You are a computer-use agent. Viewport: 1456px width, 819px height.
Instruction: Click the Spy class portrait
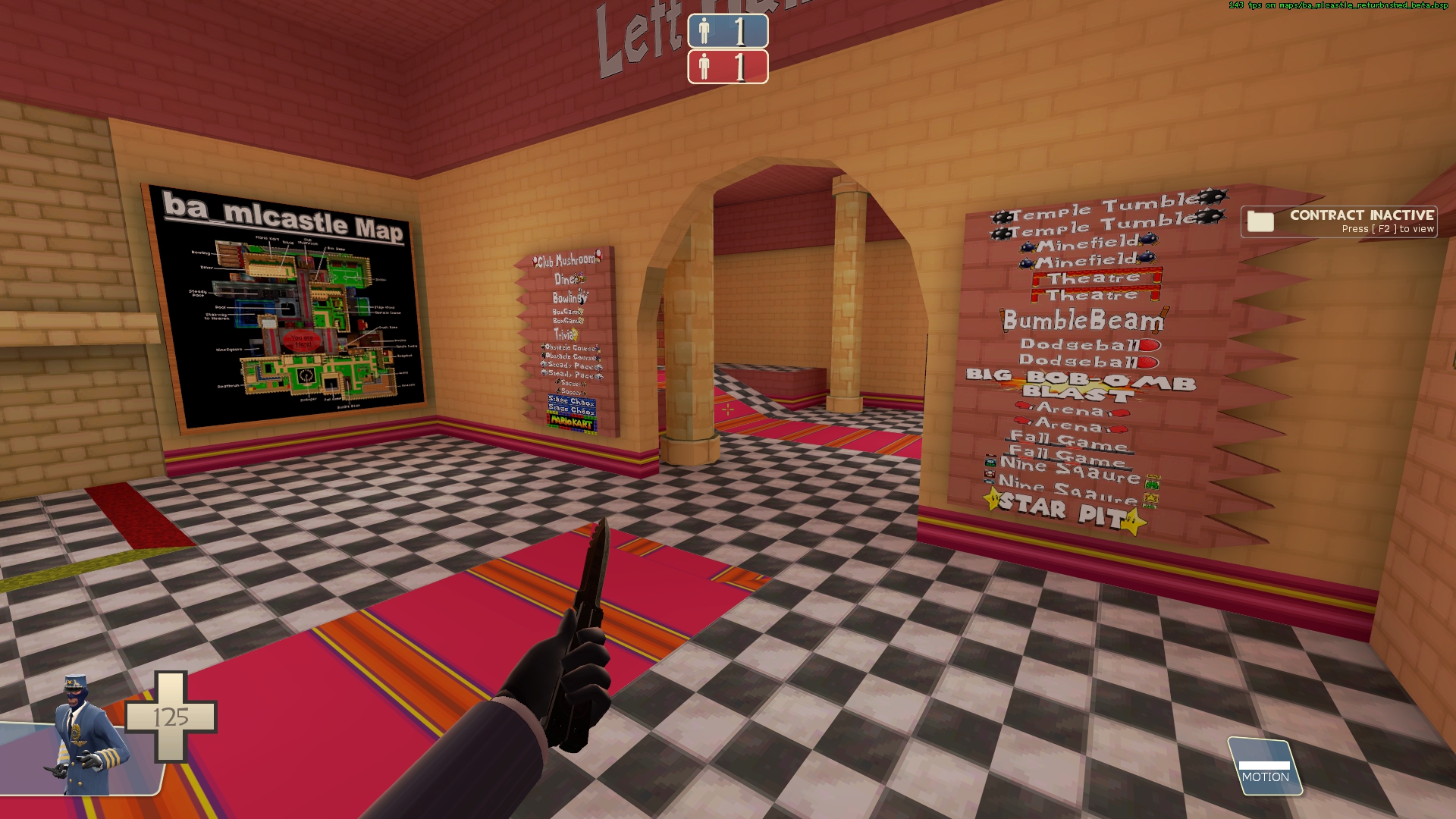click(x=86, y=736)
